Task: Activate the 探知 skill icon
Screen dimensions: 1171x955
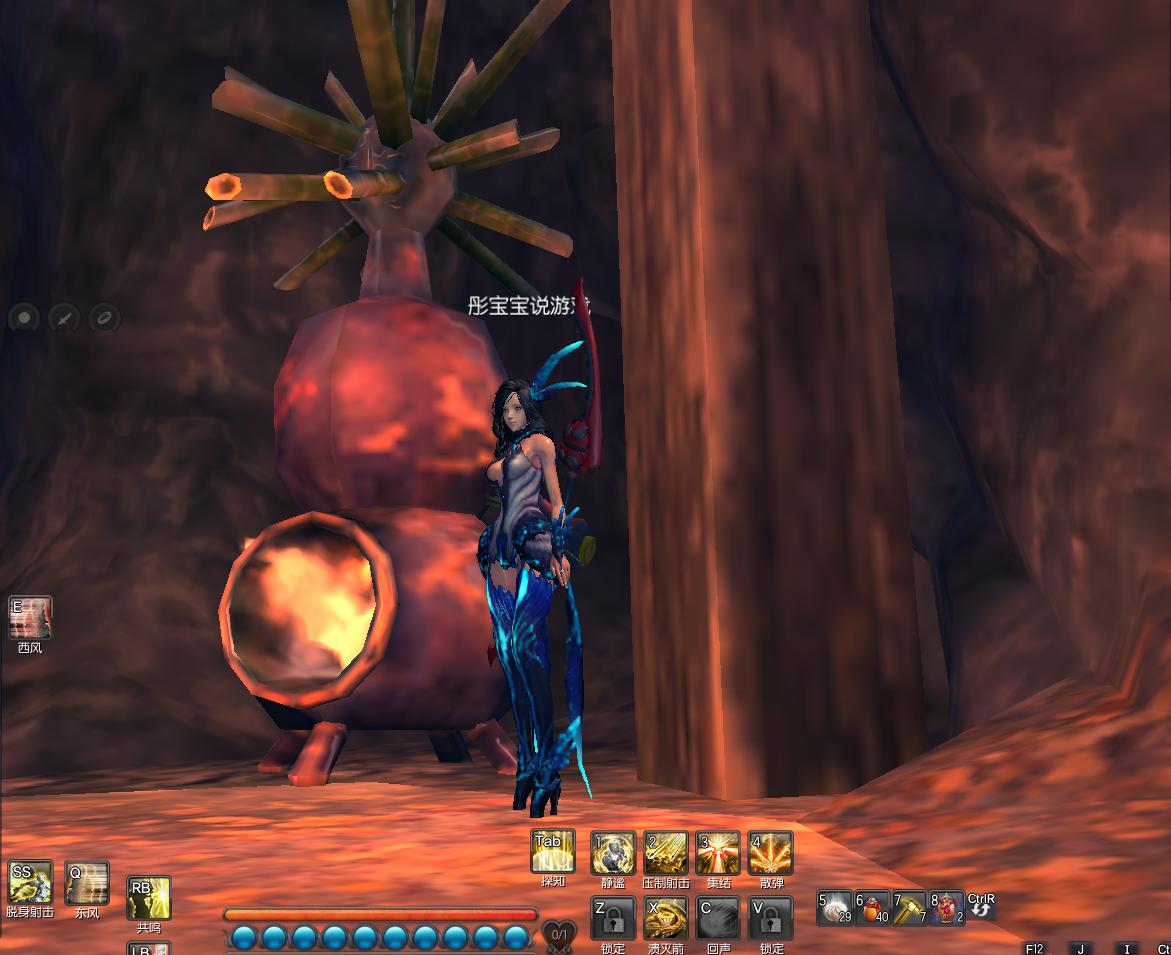Action: coord(552,852)
